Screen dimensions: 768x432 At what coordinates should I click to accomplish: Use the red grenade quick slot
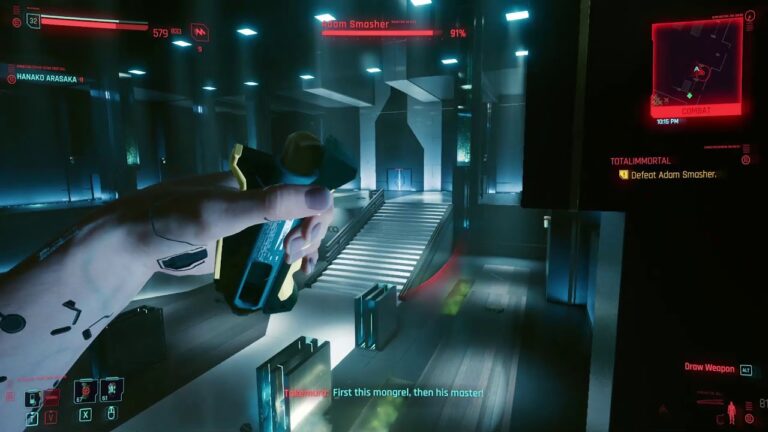86,390
